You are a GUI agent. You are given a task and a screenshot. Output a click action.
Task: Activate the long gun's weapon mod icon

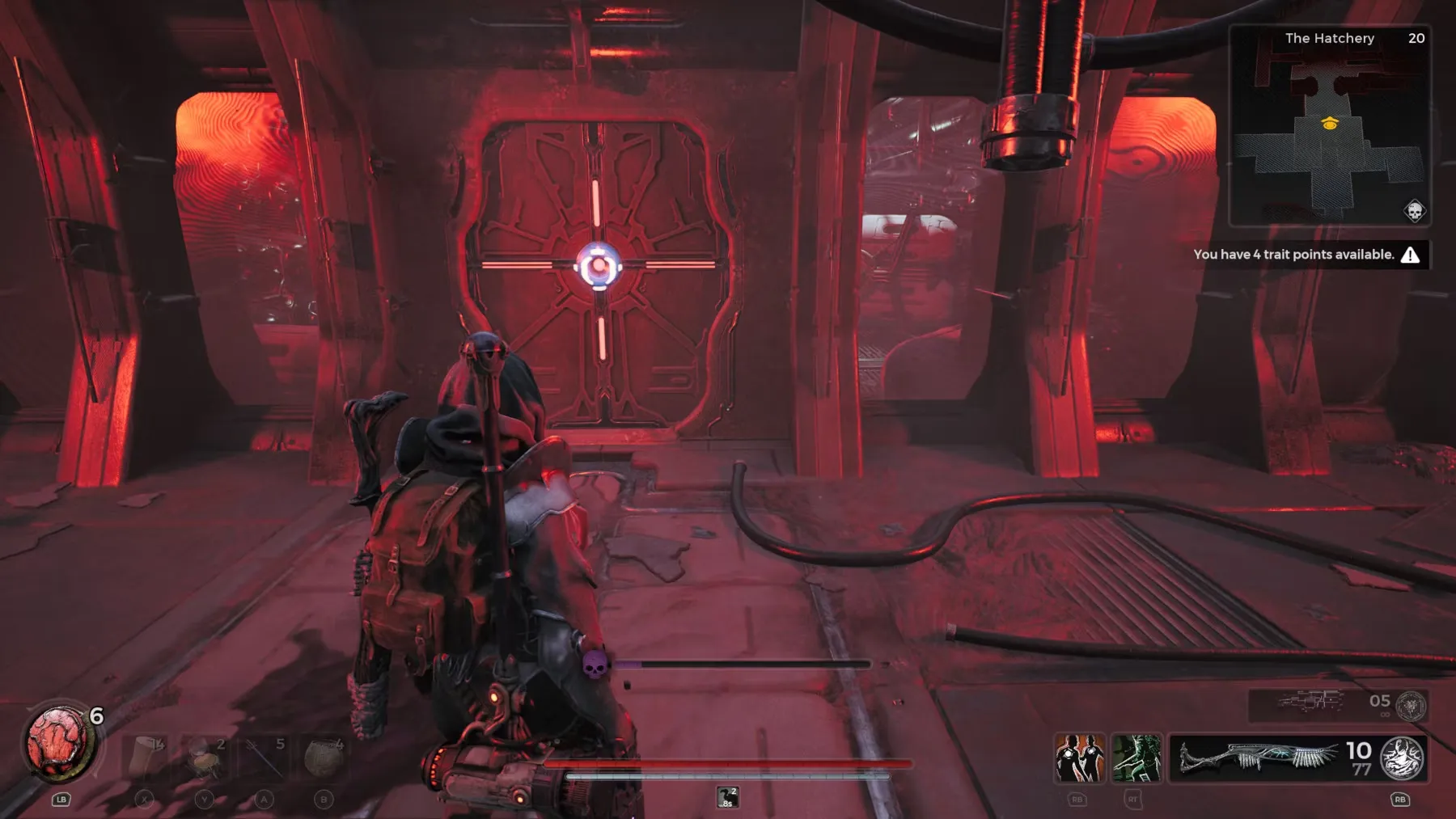[x=1402, y=758]
